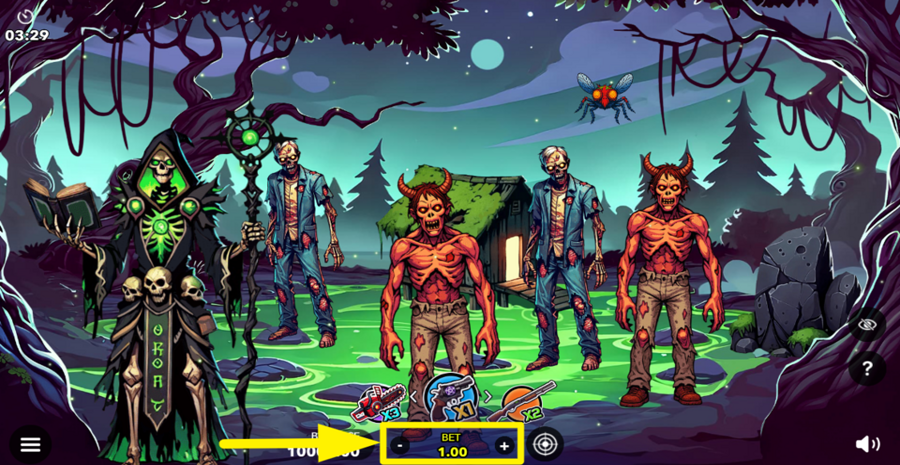Click the right weapon selector arrow
The height and width of the screenshot is (465, 900).
coord(487,396)
